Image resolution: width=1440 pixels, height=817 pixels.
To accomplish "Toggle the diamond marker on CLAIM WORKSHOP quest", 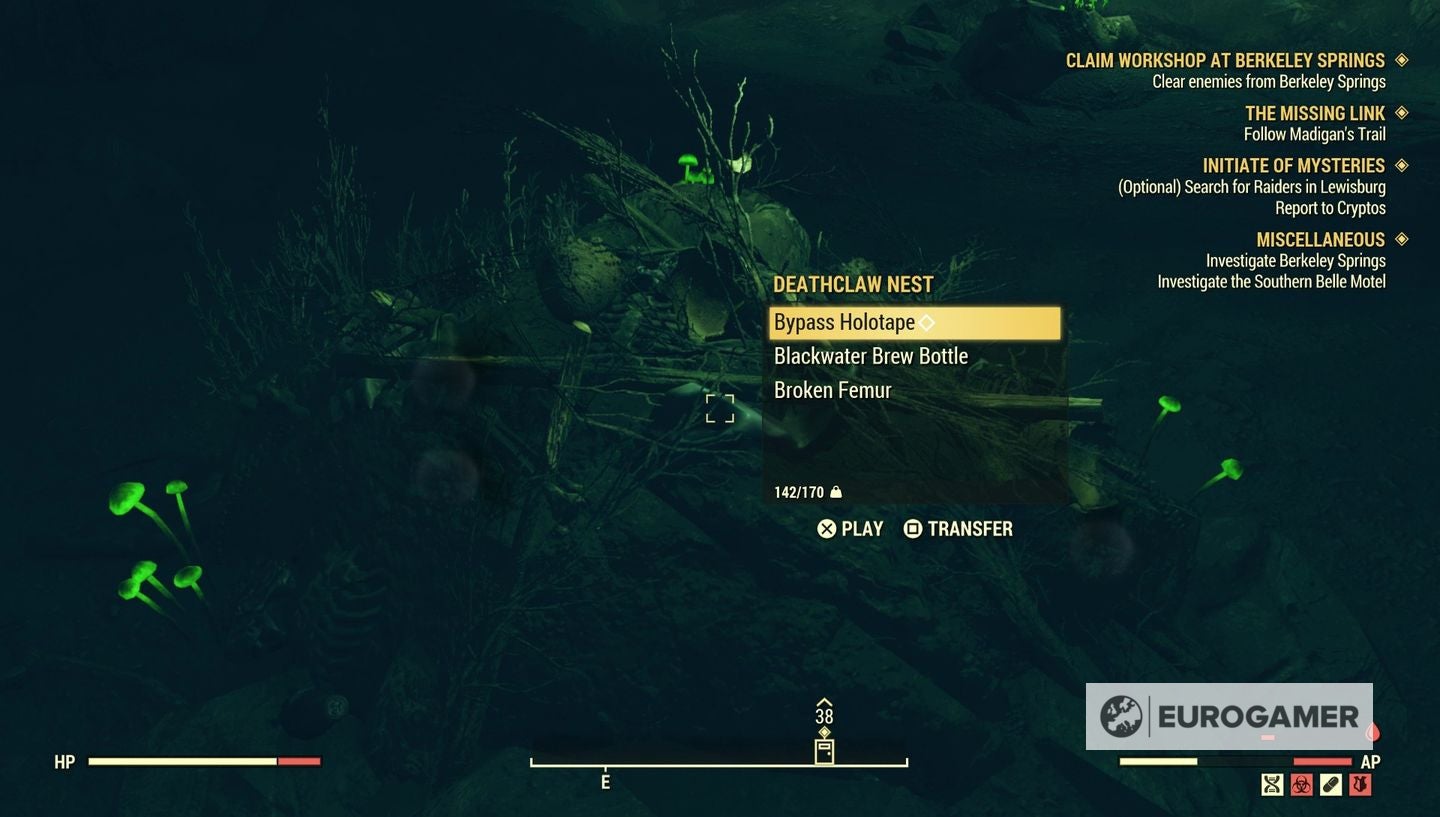I will click(x=1404, y=60).
